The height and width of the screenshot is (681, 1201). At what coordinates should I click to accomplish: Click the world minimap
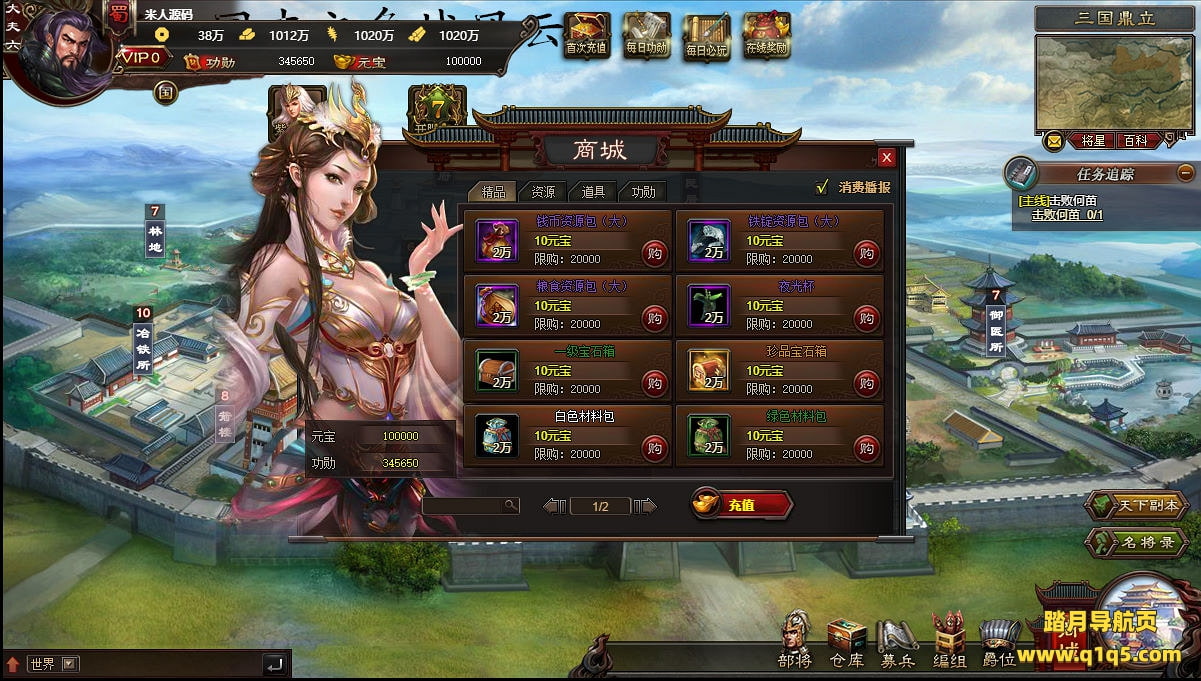1114,82
